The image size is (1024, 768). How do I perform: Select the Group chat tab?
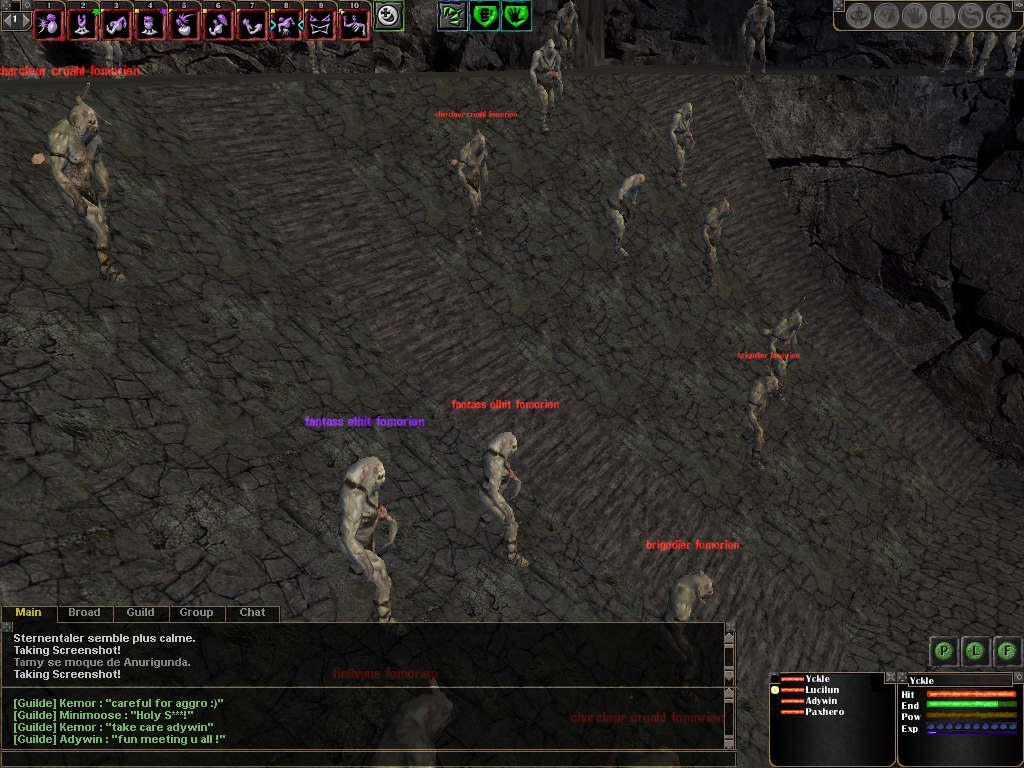tap(196, 612)
